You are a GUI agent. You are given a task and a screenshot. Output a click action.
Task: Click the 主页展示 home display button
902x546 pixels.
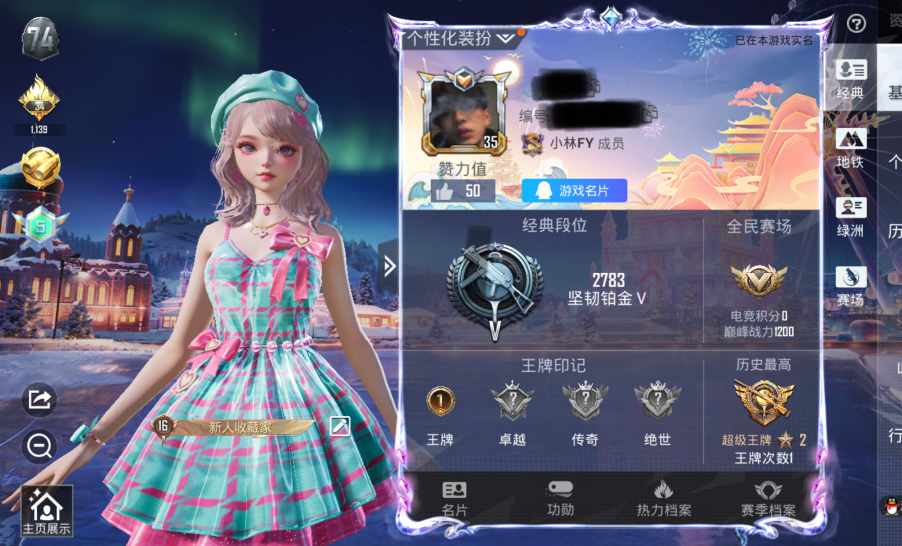click(47, 511)
